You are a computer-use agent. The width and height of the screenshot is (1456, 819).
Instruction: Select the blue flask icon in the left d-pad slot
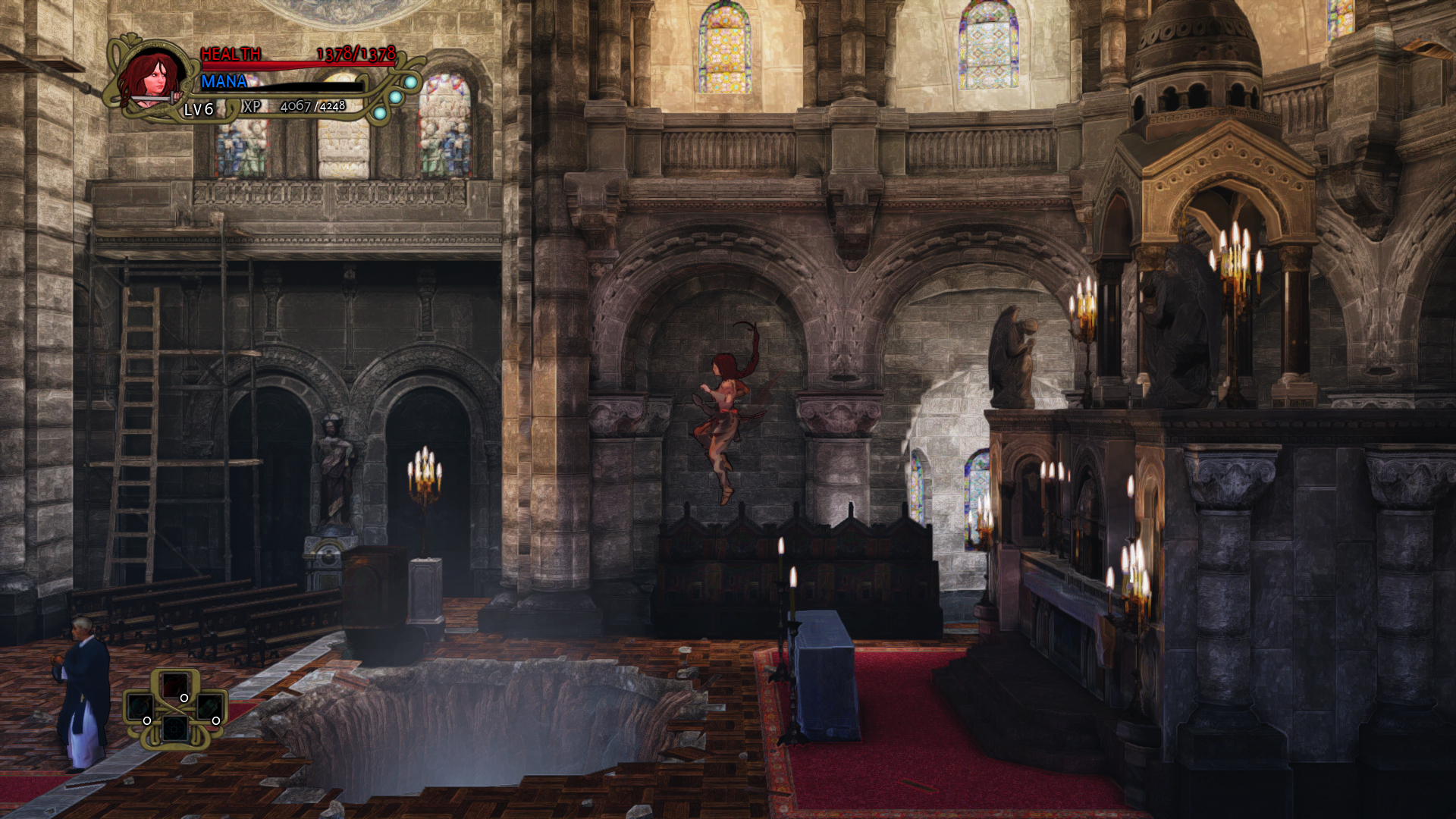pyautogui.click(x=141, y=707)
